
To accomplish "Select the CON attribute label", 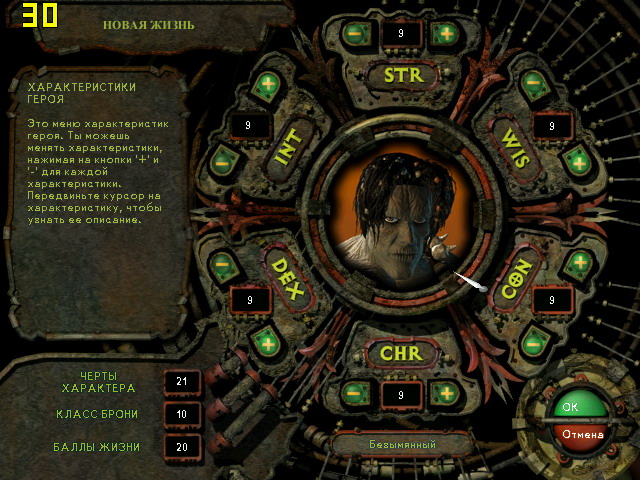I will click(x=513, y=276).
